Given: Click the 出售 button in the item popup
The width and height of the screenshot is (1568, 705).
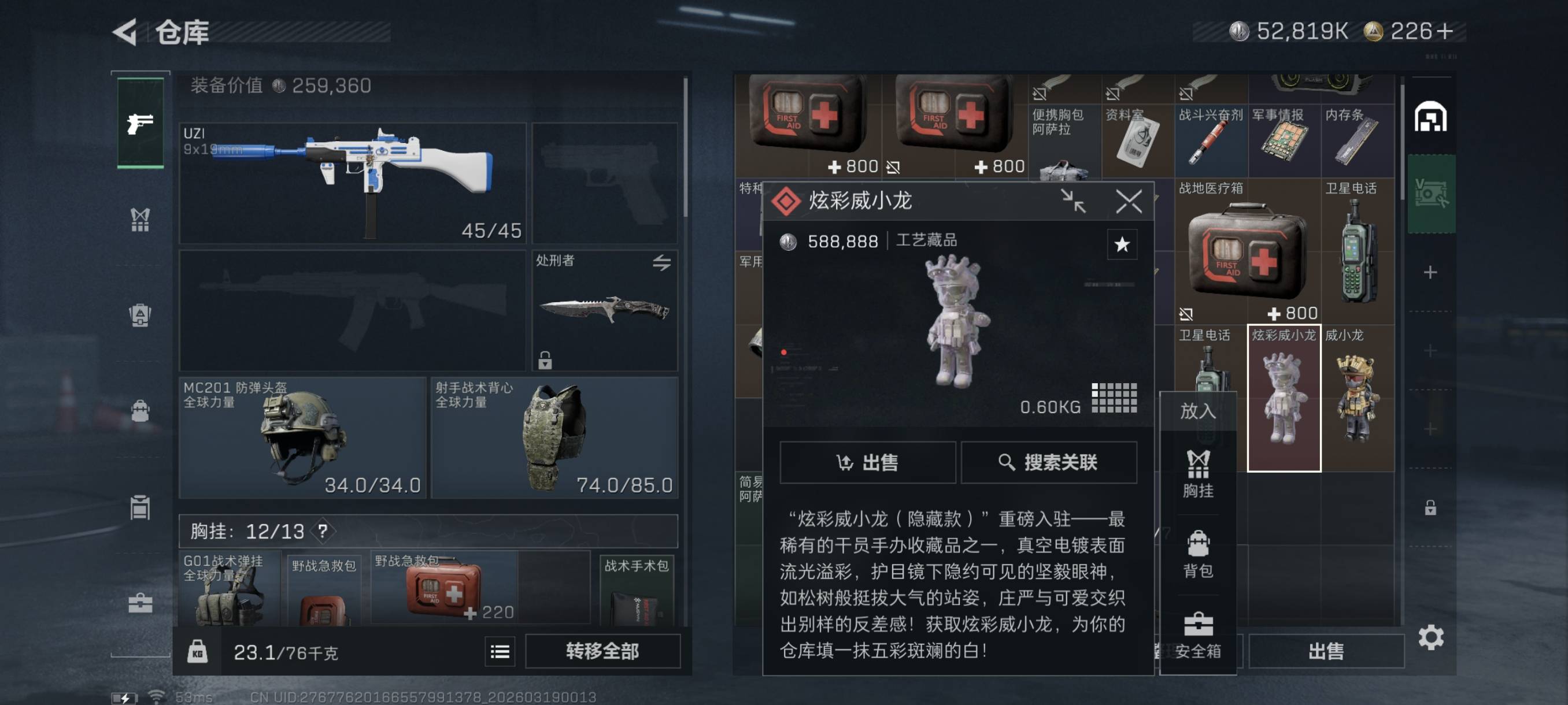Looking at the screenshot, I should [x=867, y=462].
